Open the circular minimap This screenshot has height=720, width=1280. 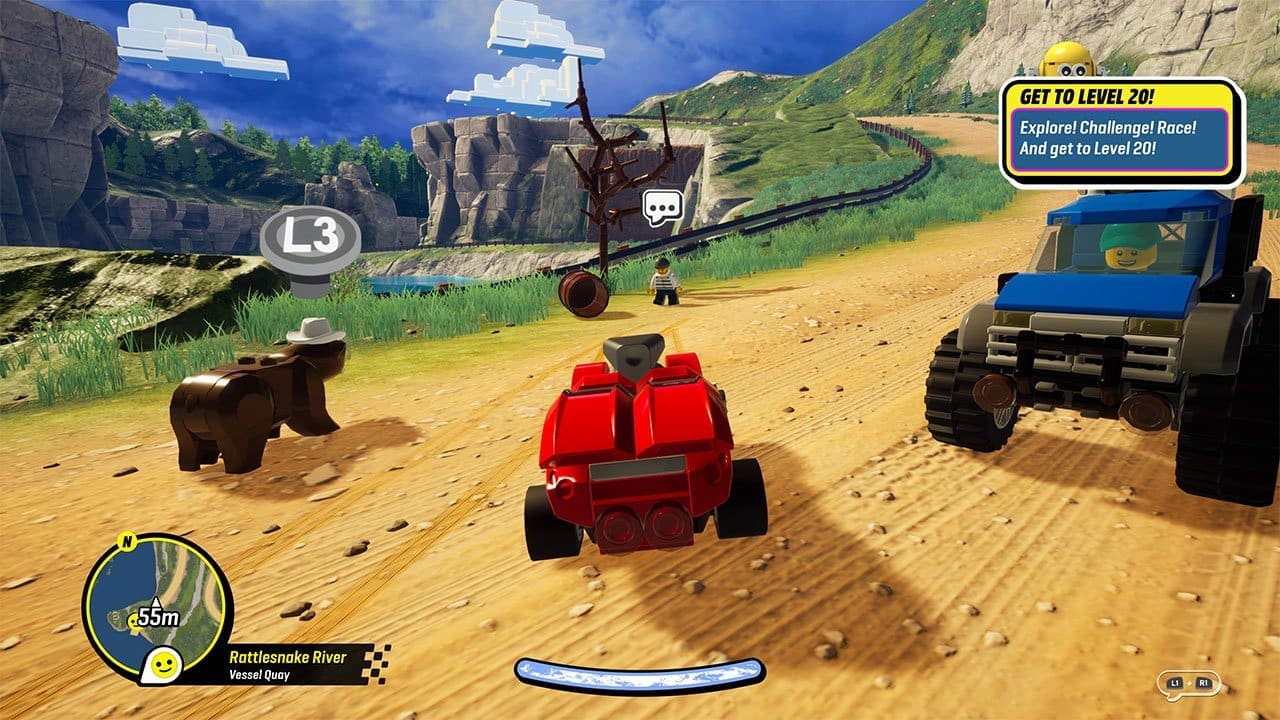tap(160, 610)
